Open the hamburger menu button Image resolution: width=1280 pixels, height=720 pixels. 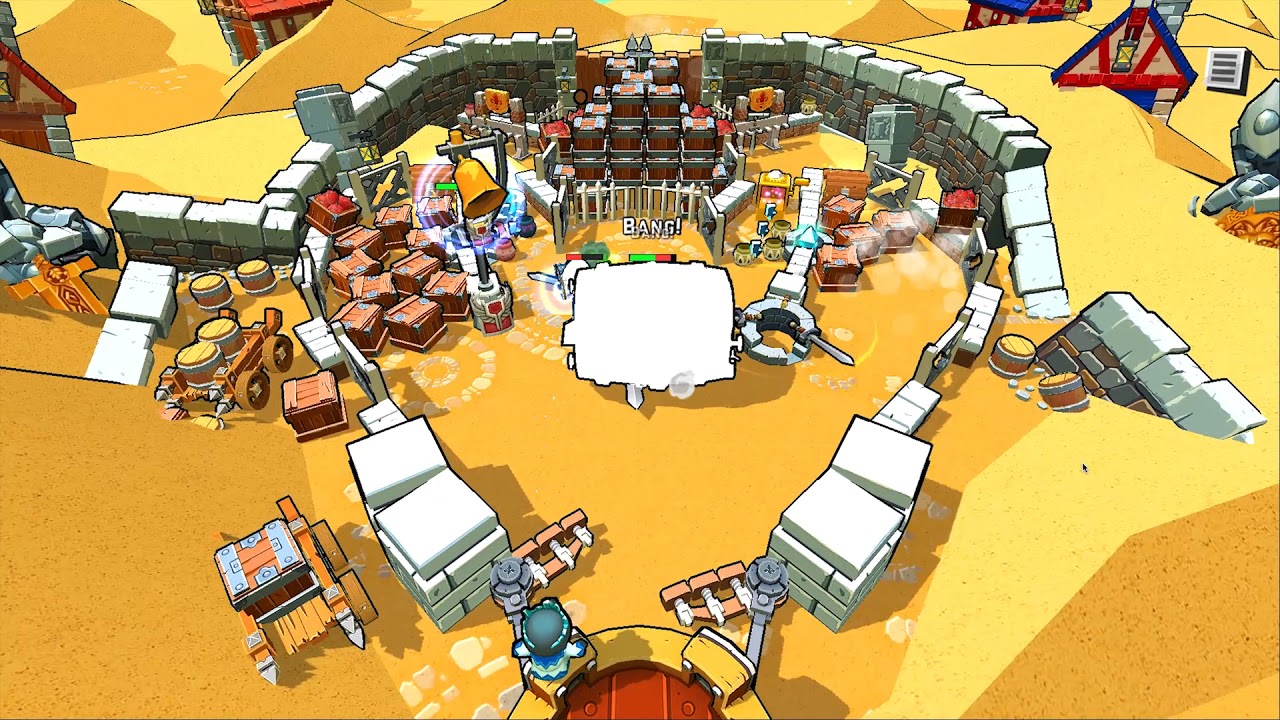[x=1226, y=69]
